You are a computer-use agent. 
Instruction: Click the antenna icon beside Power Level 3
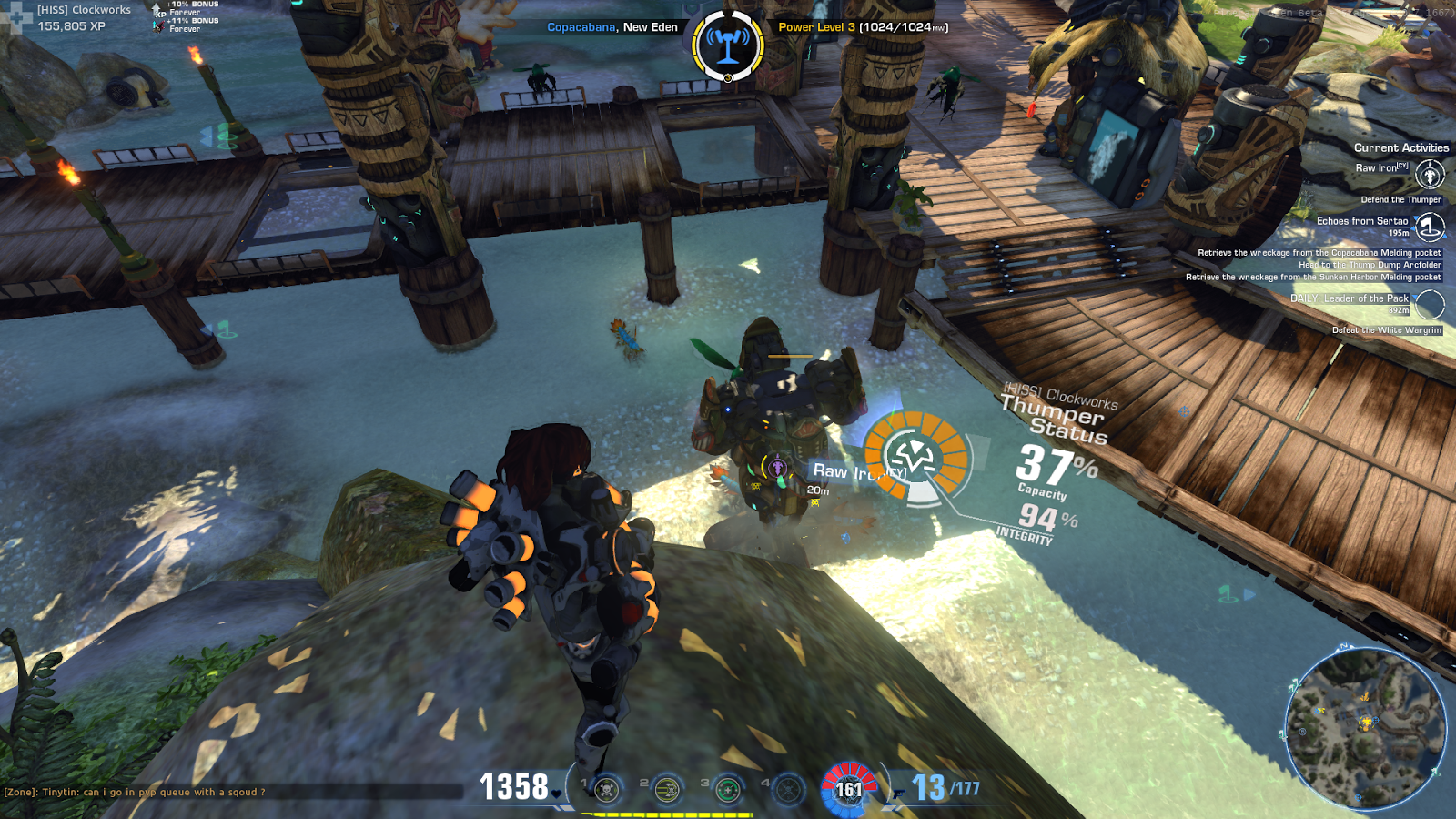tap(727, 40)
